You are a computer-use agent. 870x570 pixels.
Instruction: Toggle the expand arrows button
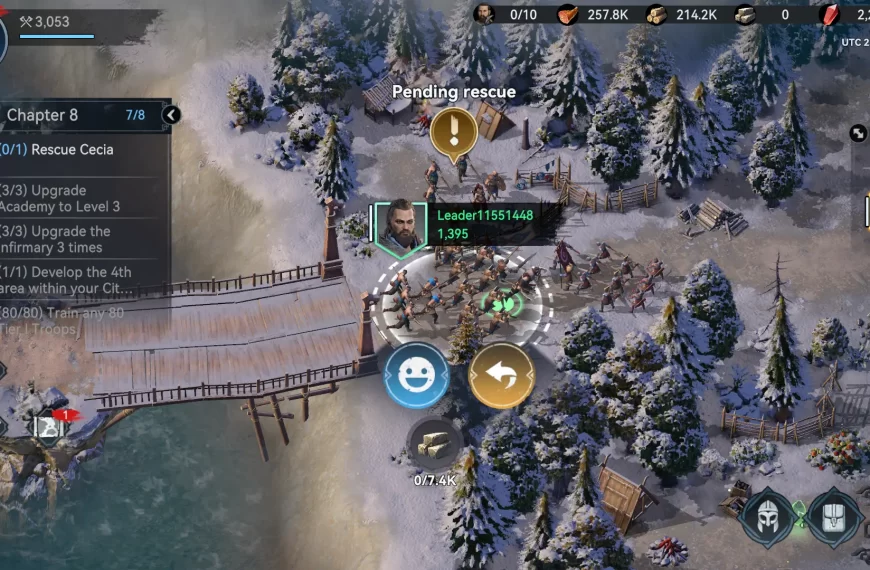click(858, 133)
